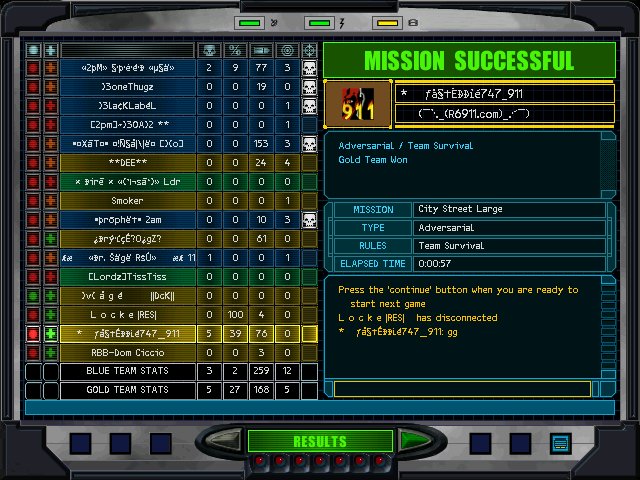The image size is (640, 480).
Task: Click the 911 player emblem thumbnail
Action: pos(357,102)
